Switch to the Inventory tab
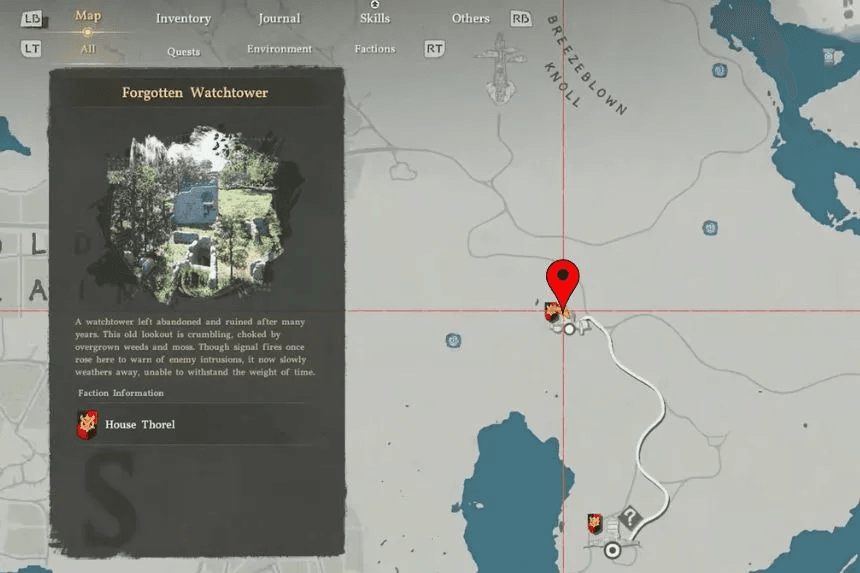The width and height of the screenshot is (860, 573). coord(183,19)
